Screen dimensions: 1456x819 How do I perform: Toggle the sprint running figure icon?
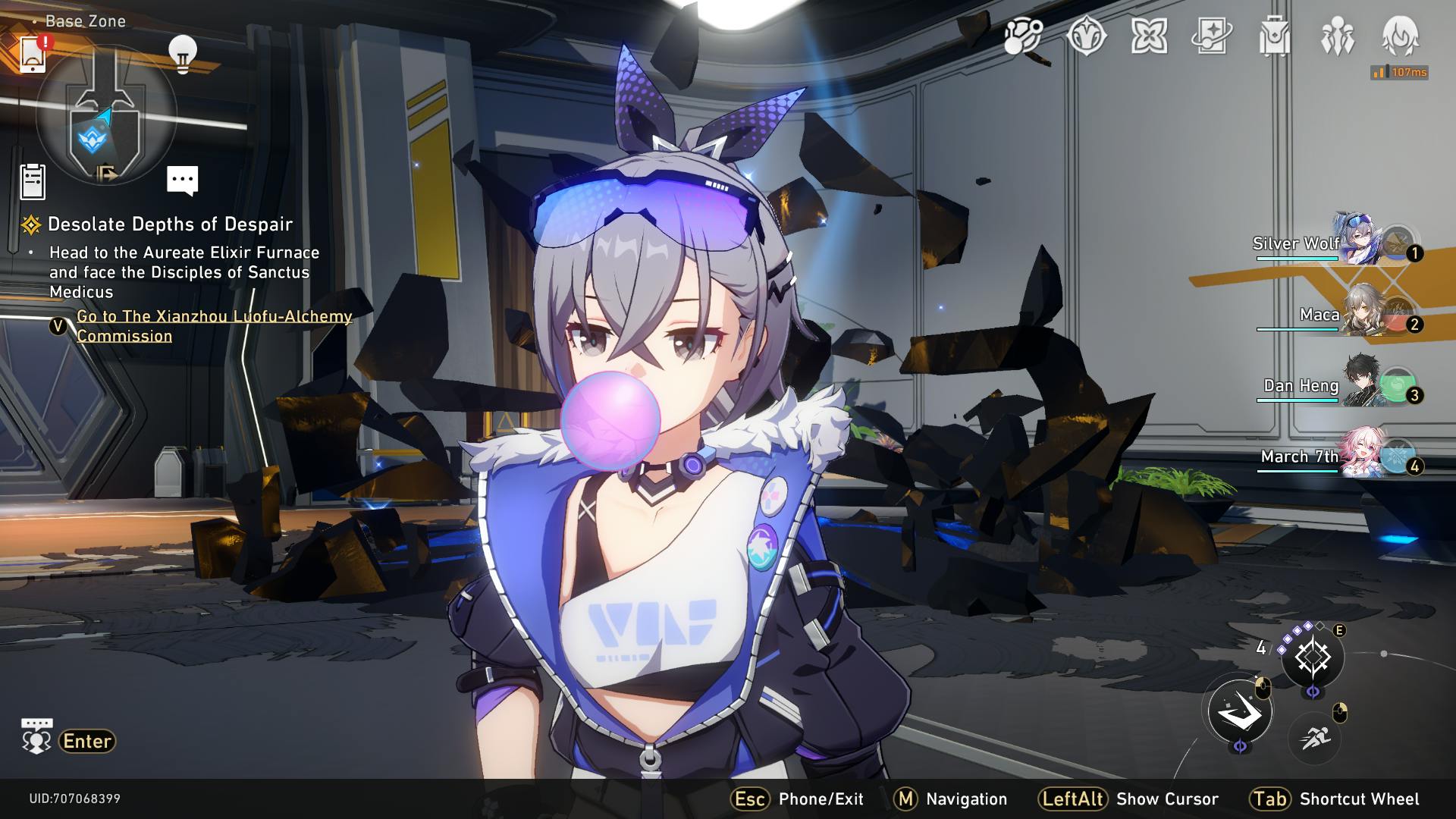1314,736
